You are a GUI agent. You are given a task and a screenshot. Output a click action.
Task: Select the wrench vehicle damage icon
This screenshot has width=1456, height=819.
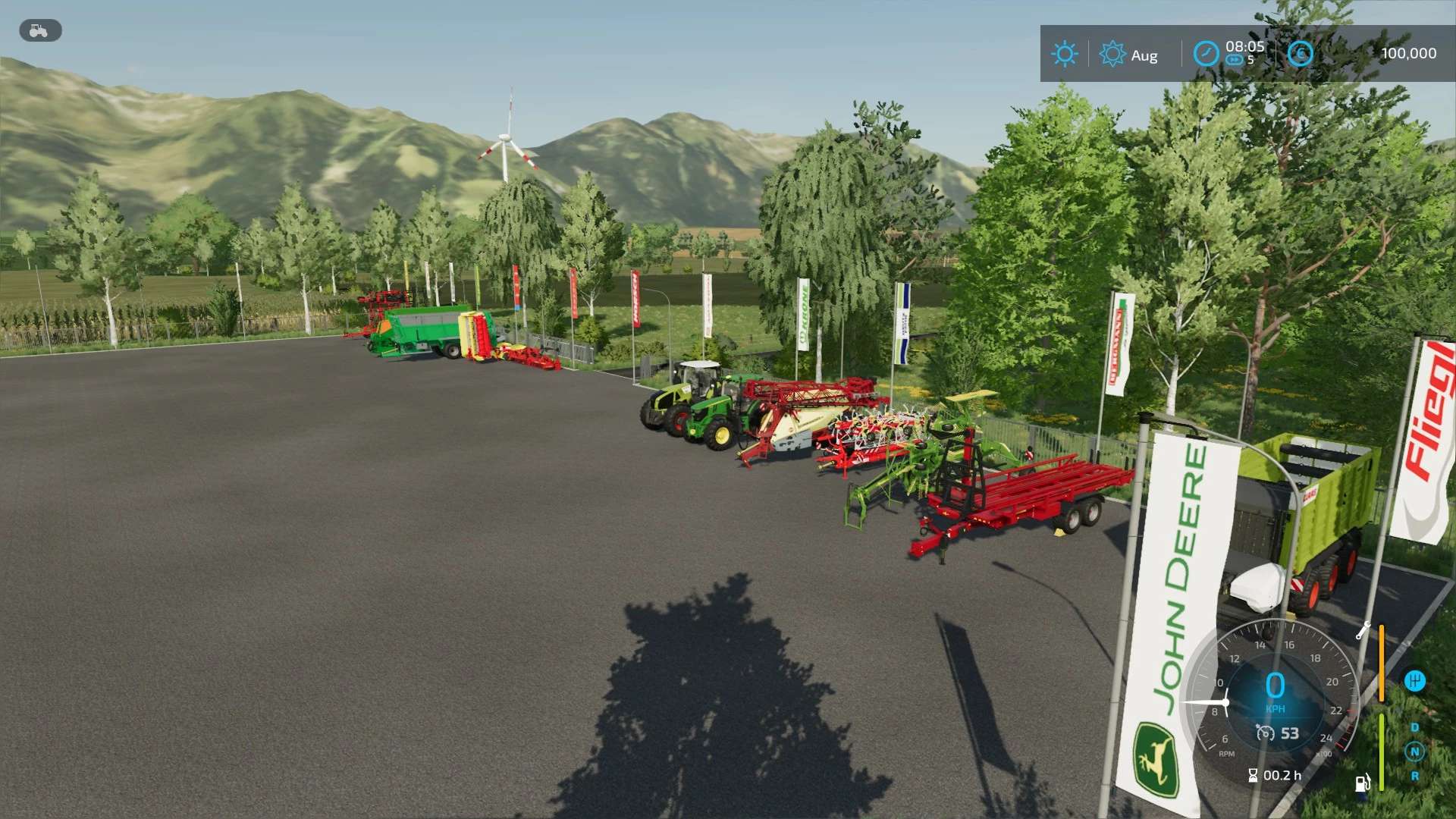pos(1363,630)
